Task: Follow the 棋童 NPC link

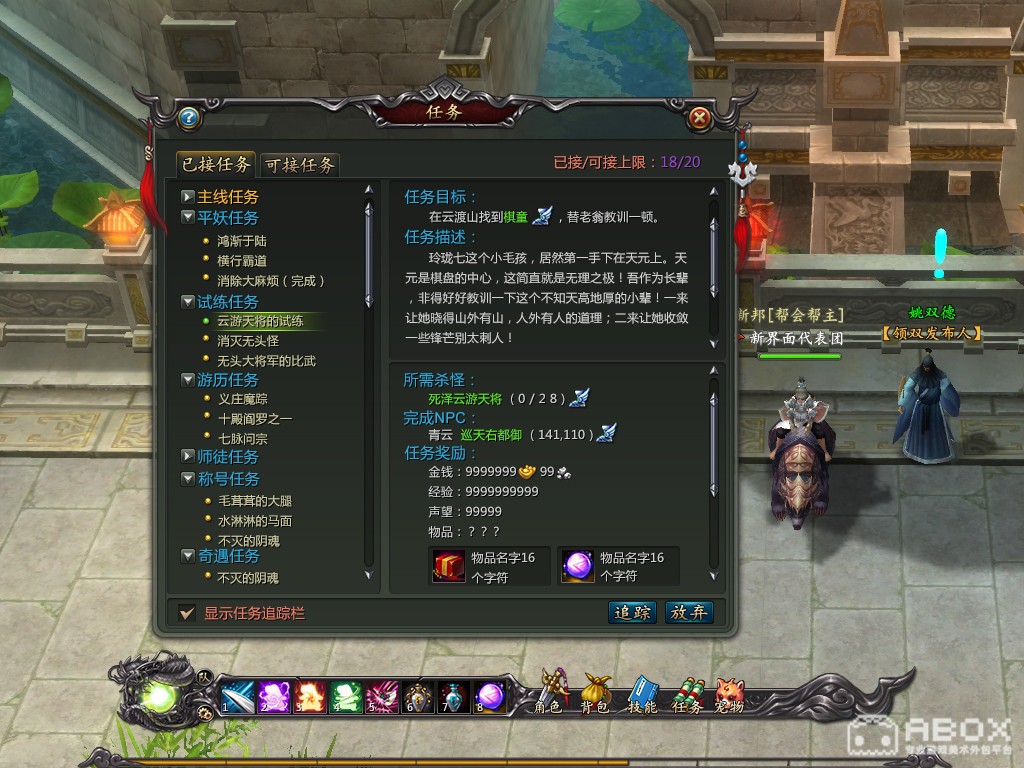Action: pyautogui.click(x=516, y=216)
